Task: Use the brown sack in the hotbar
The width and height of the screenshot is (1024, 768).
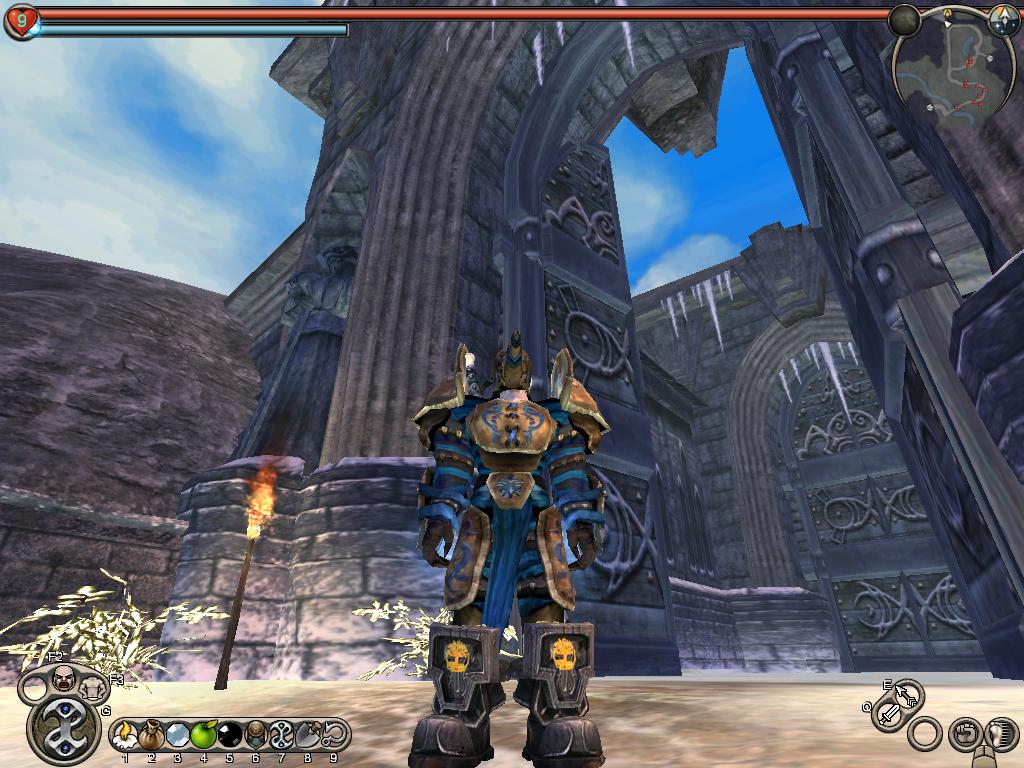Action: (152, 737)
